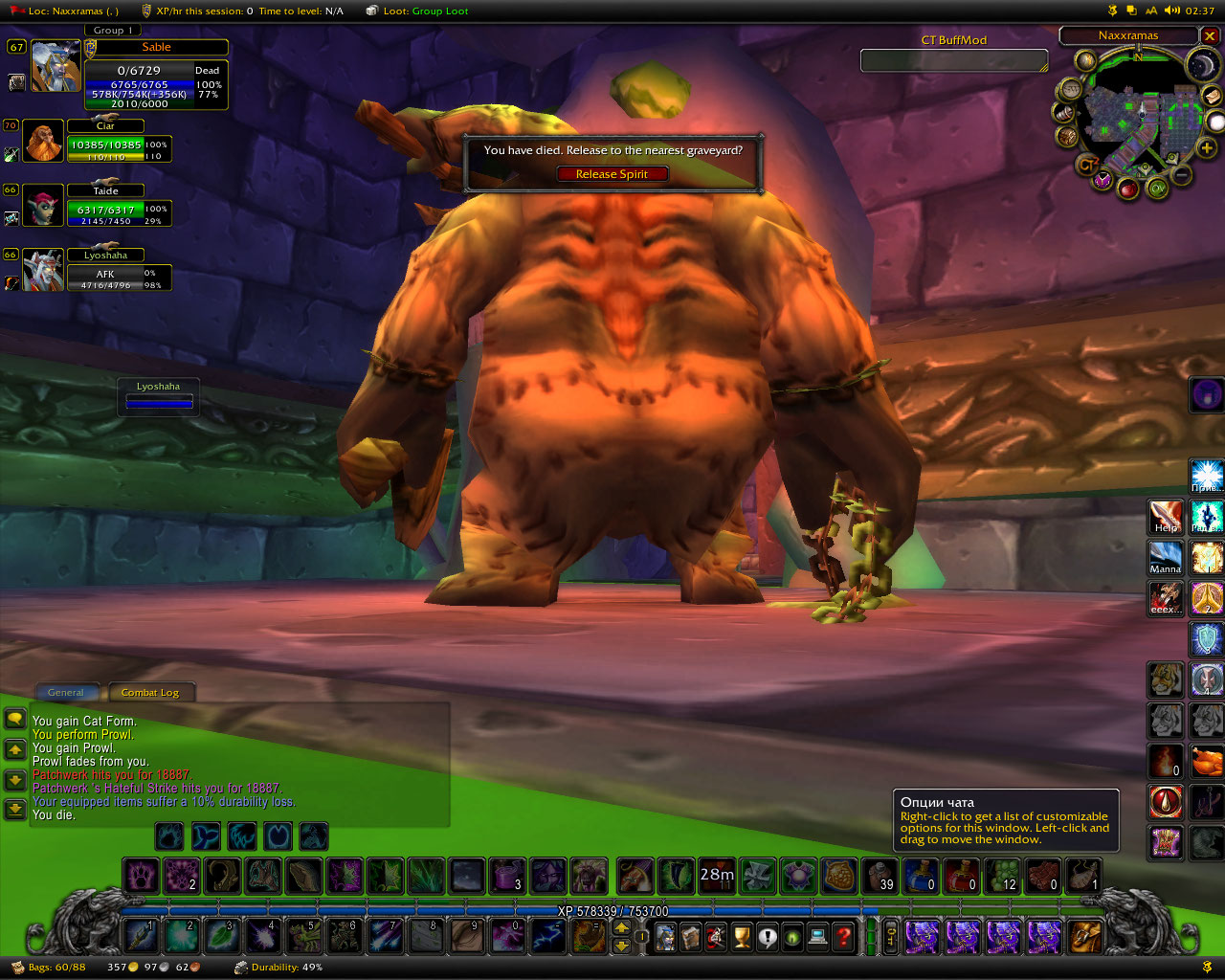
Task: Switch to the General chat tab
Action: 66,692
